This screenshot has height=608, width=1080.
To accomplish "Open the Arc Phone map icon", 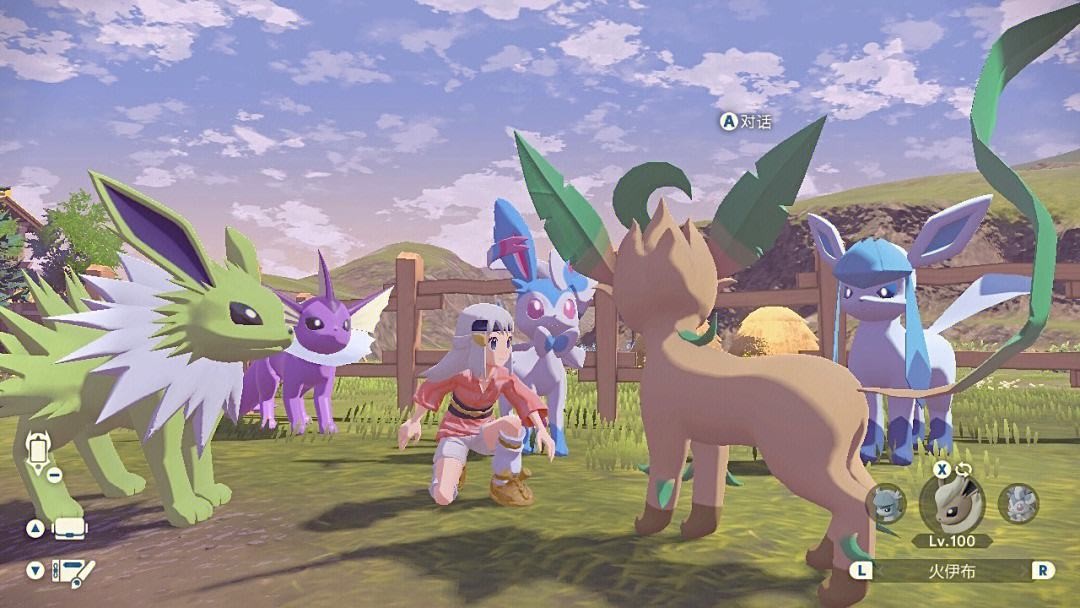I will tap(39, 452).
